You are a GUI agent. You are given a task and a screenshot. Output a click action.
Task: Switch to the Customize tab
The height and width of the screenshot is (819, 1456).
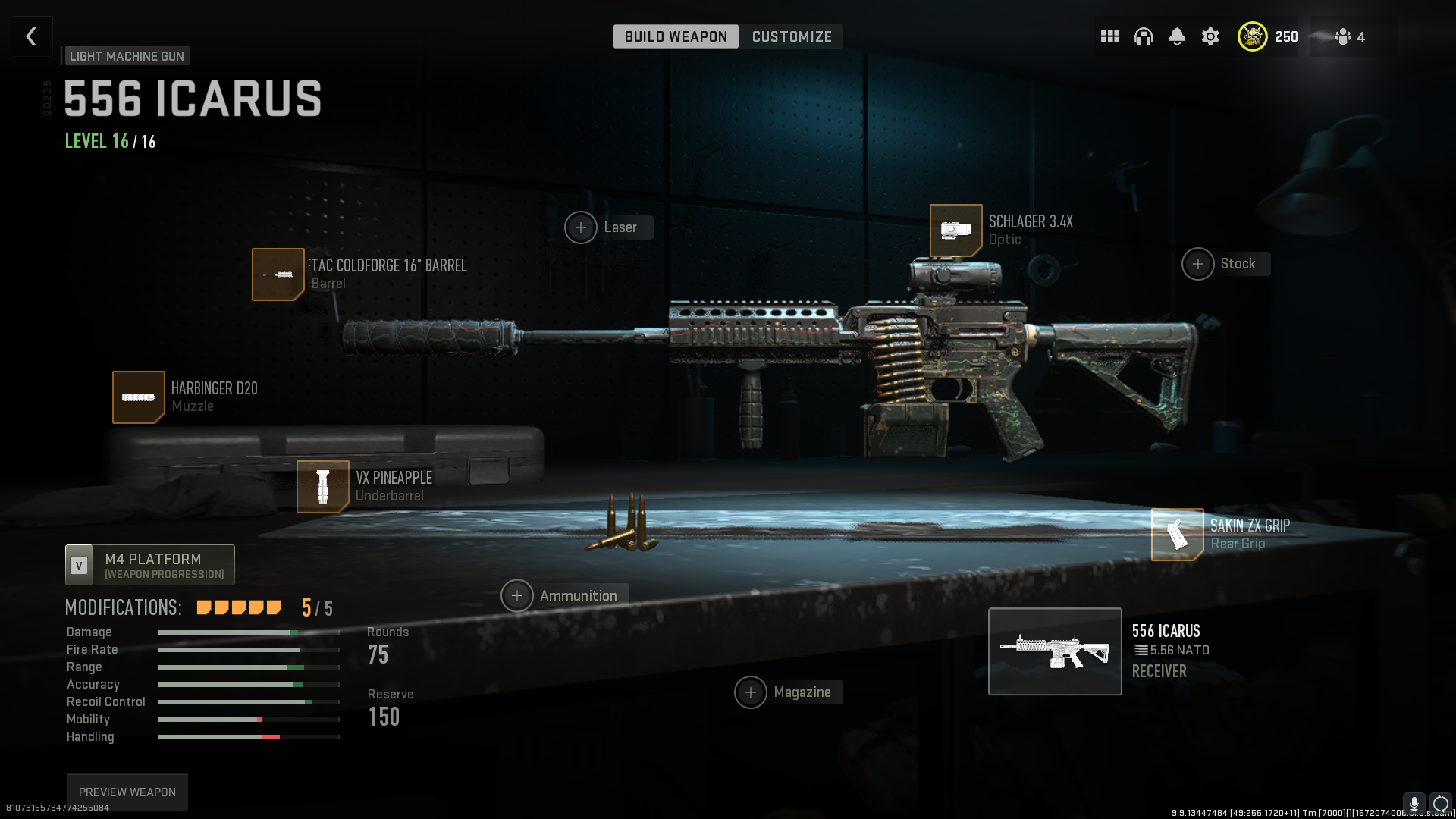tap(791, 36)
